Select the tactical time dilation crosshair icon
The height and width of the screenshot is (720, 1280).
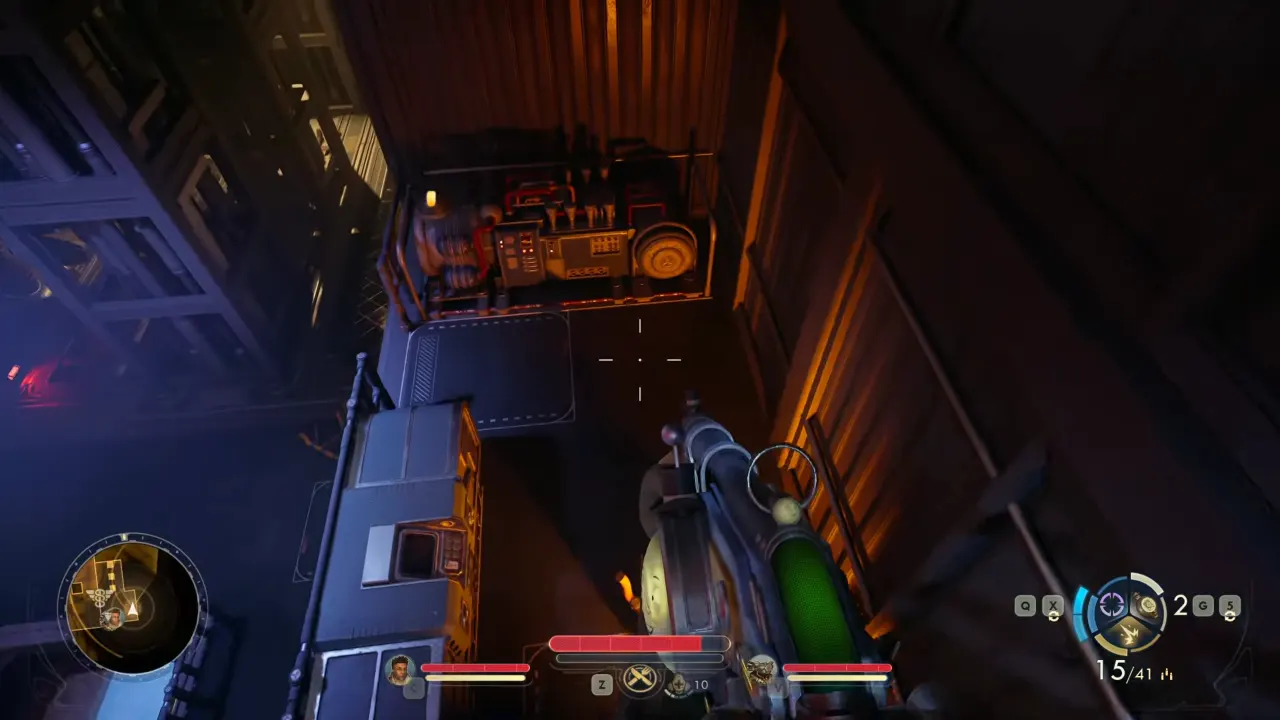(1111, 603)
